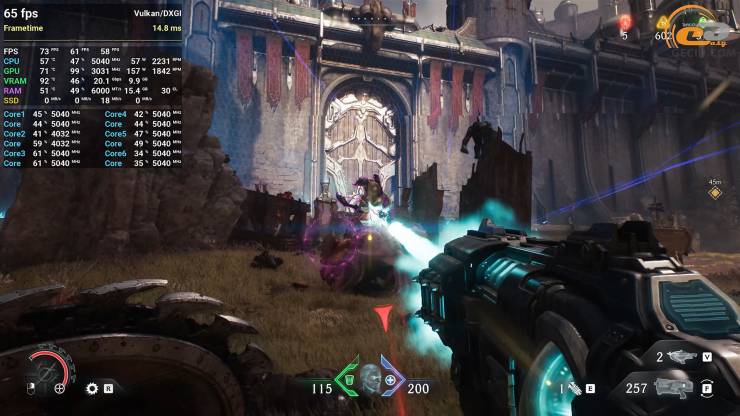Choose the secondary weapon icon

tap(682, 357)
